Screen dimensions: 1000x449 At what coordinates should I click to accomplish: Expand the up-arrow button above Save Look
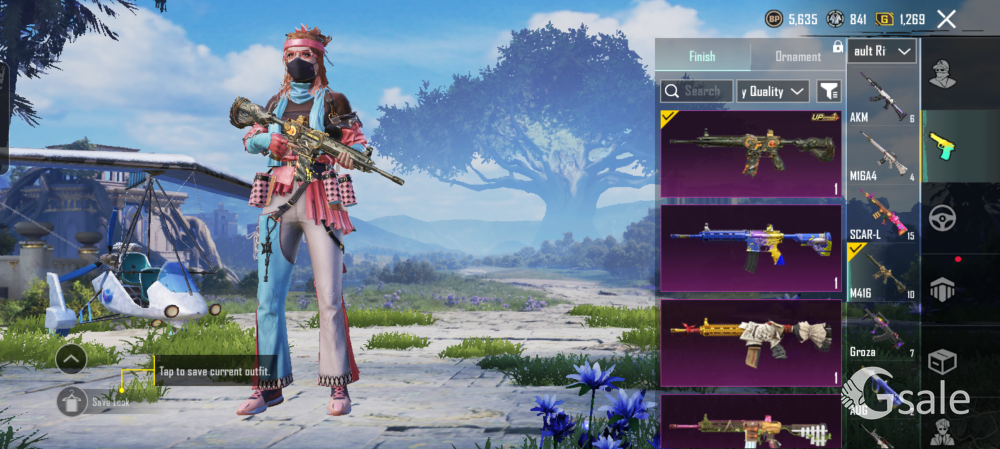[x=71, y=358]
